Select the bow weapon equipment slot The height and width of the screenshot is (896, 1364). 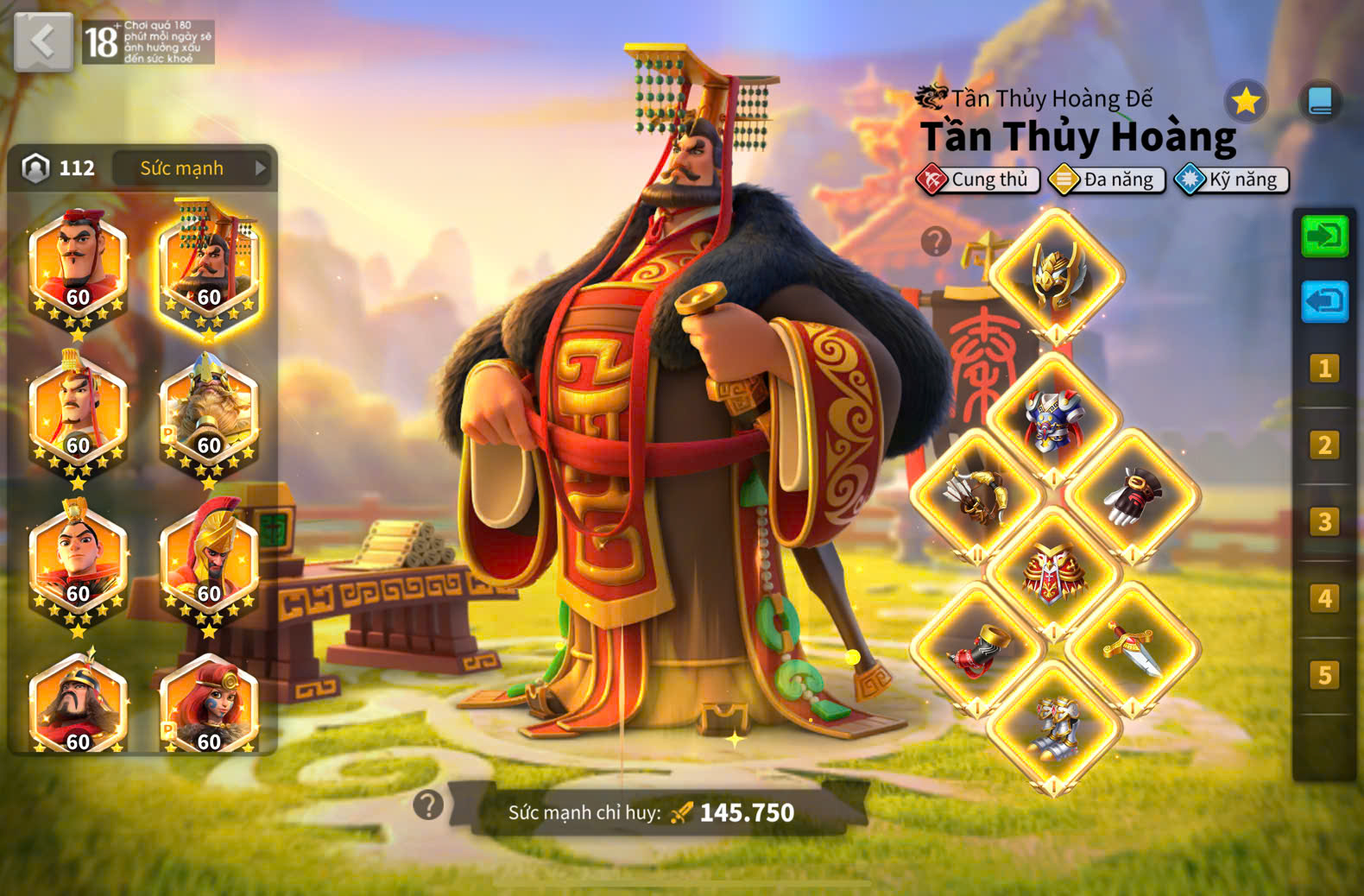coord(976,496)
